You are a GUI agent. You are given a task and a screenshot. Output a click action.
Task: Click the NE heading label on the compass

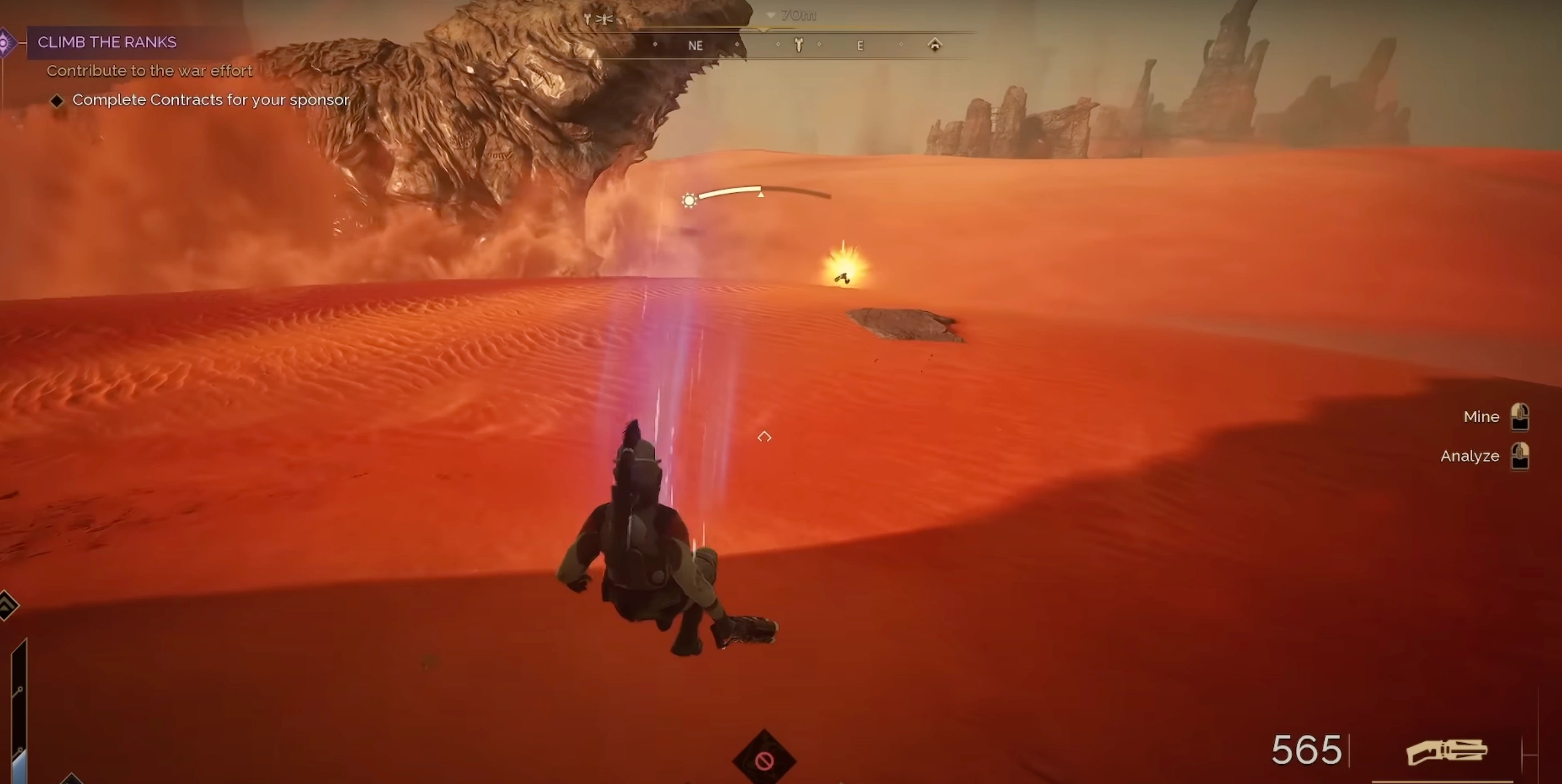point(695,45)
